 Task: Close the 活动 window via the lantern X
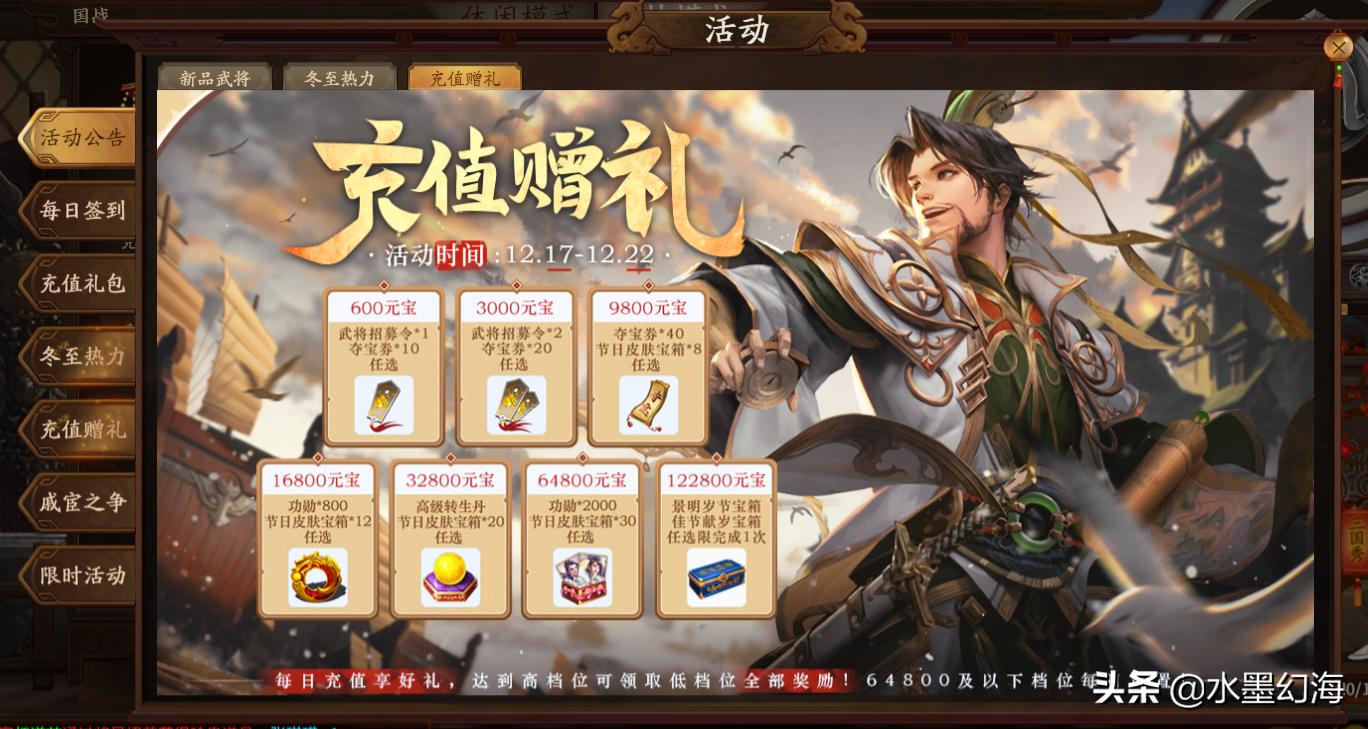[x=1339, y=47]
